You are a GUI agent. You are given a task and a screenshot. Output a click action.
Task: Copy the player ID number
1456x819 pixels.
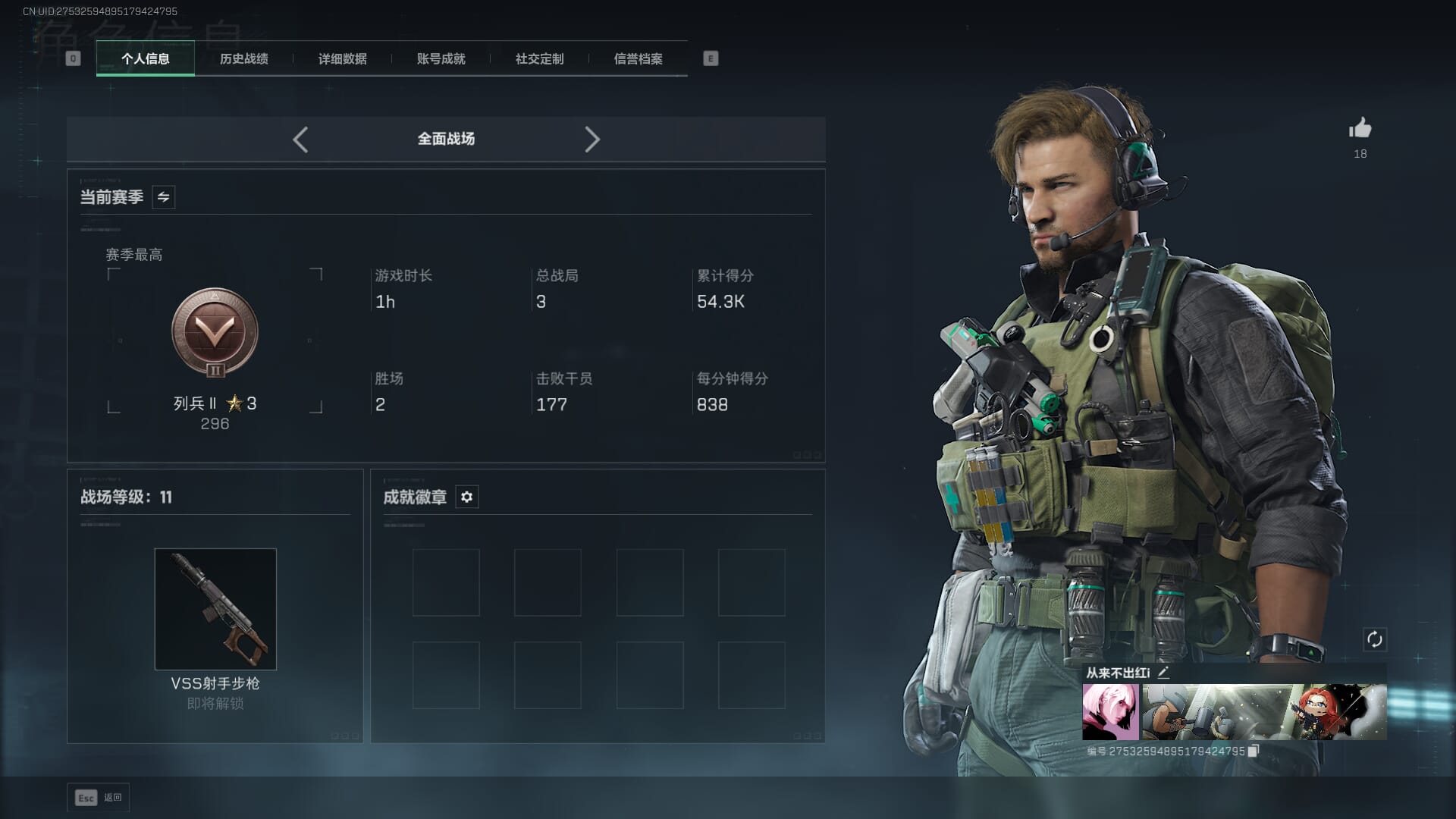coord(1253,751)
